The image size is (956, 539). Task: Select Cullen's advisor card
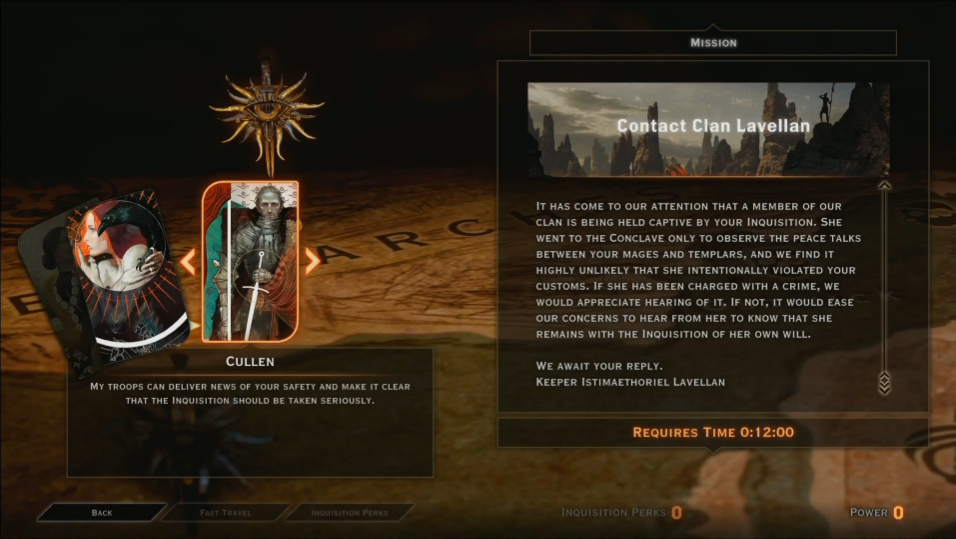(x=251, y=262)
